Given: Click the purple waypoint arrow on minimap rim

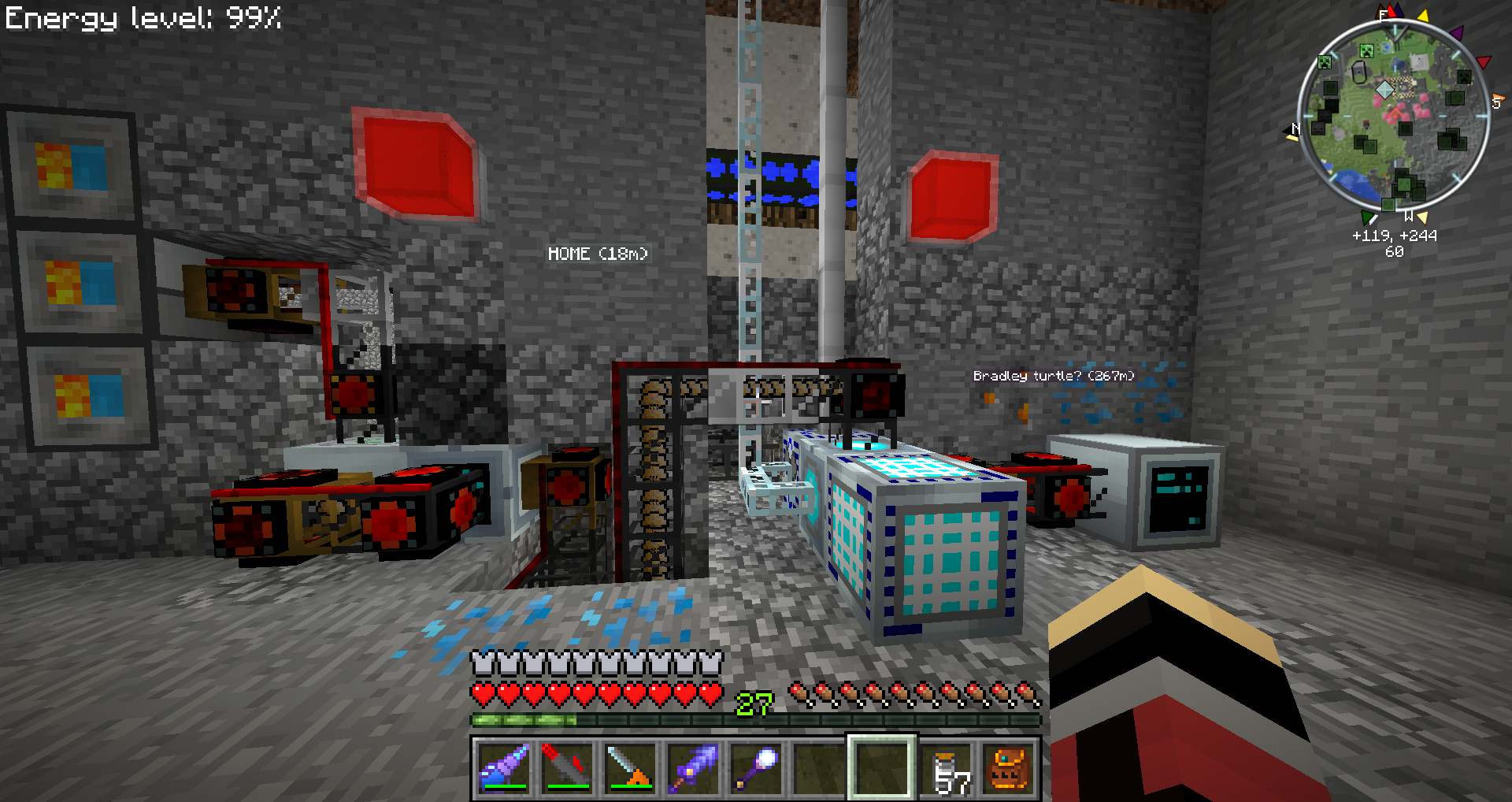Looking at the screenshot, I should click(1457, 33).
